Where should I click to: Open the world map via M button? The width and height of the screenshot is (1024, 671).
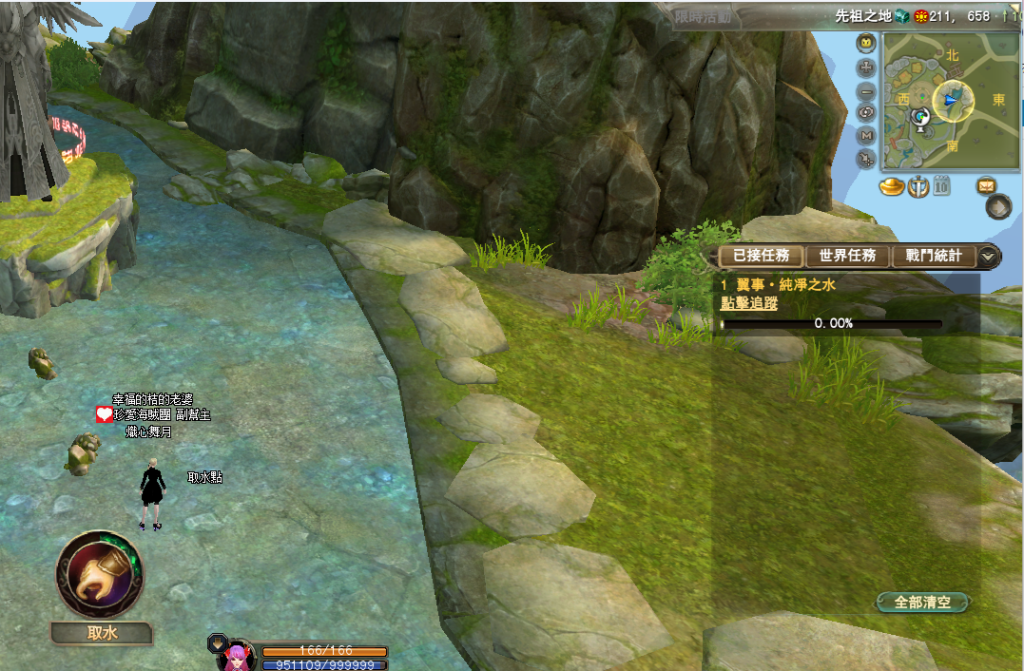click(866, 136)
